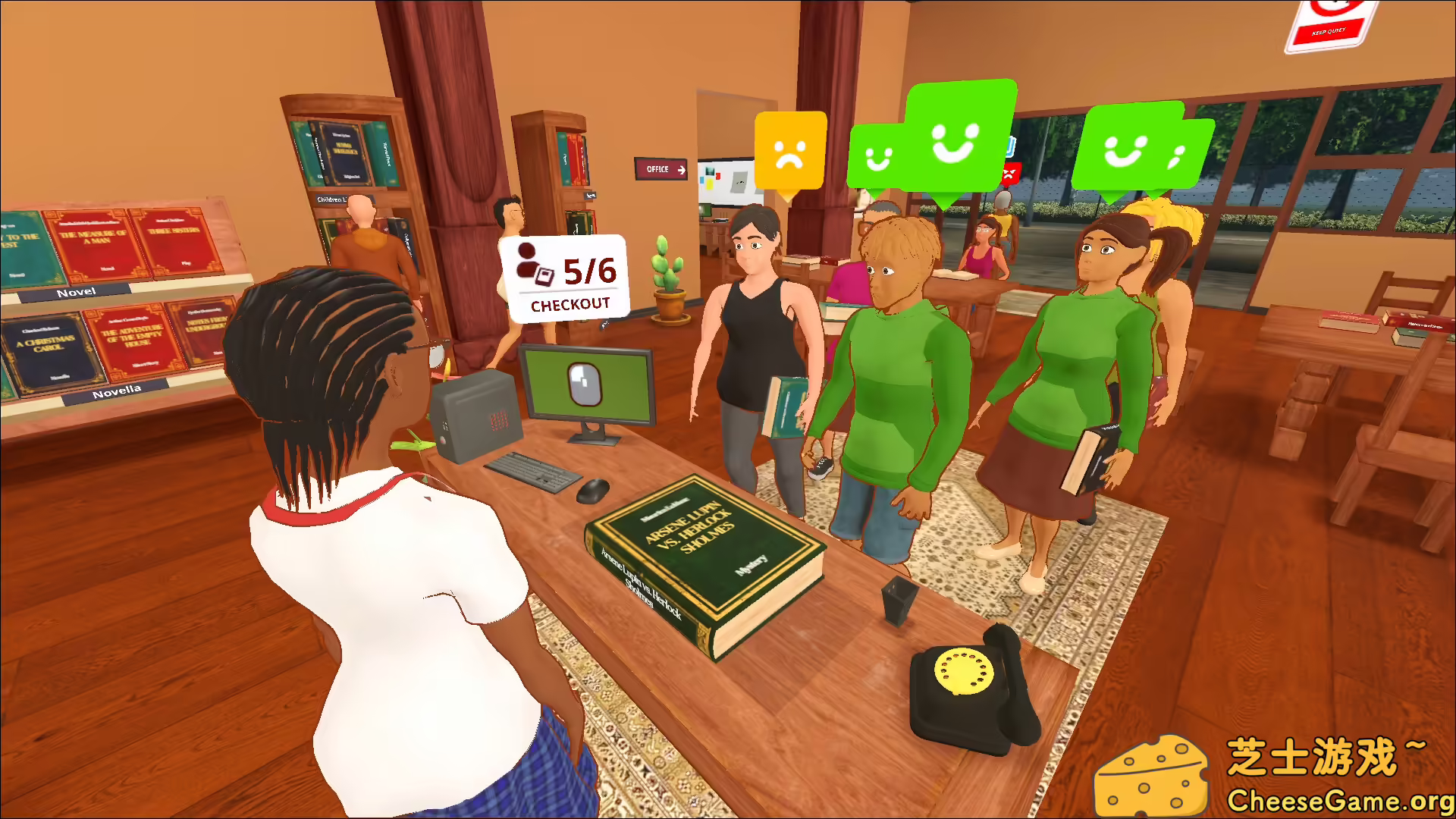
Task: Click the arrow icon on the OFFICE sign
Action: pos(681,170)
